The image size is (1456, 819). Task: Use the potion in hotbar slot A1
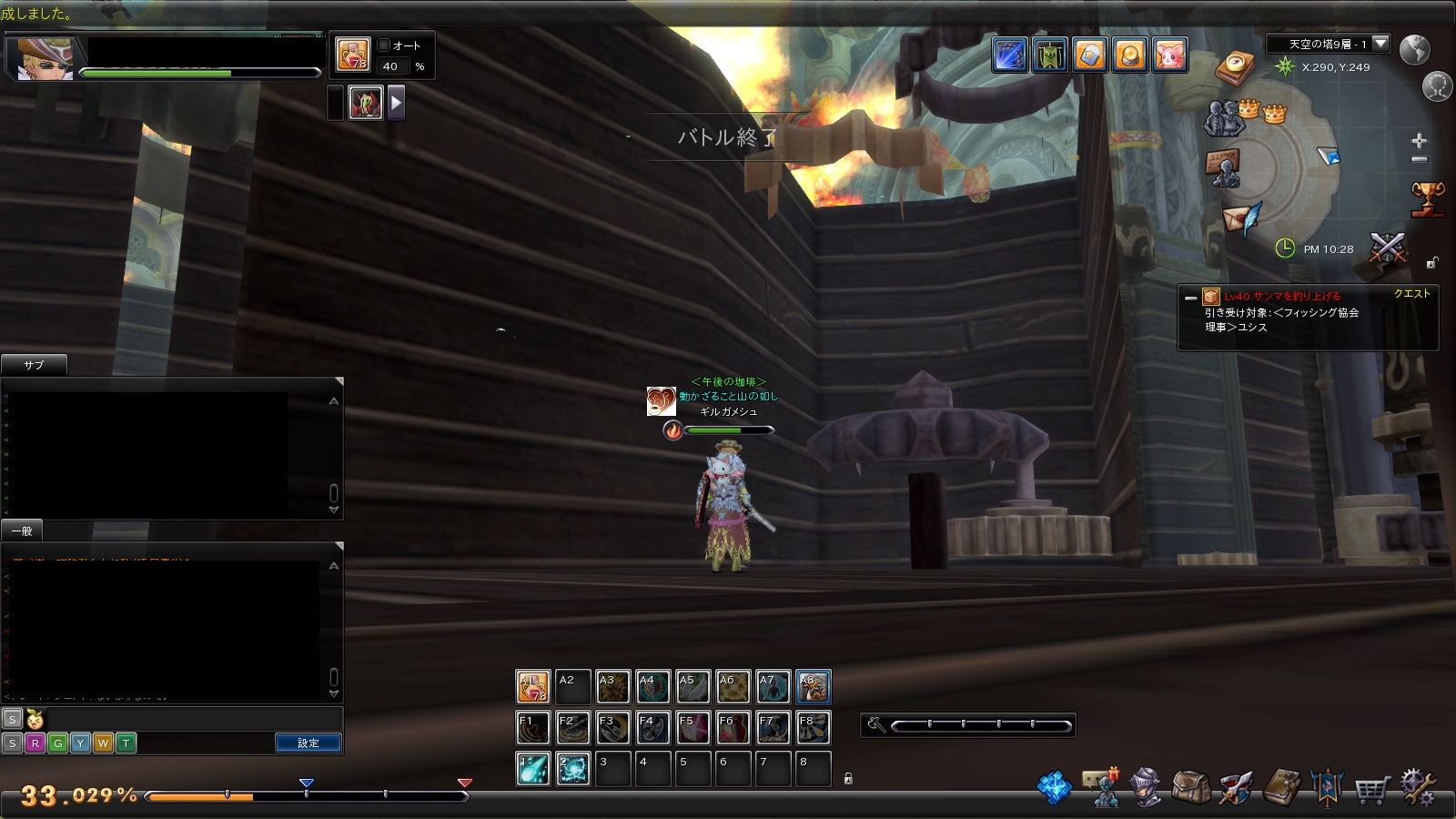[533, 687]
